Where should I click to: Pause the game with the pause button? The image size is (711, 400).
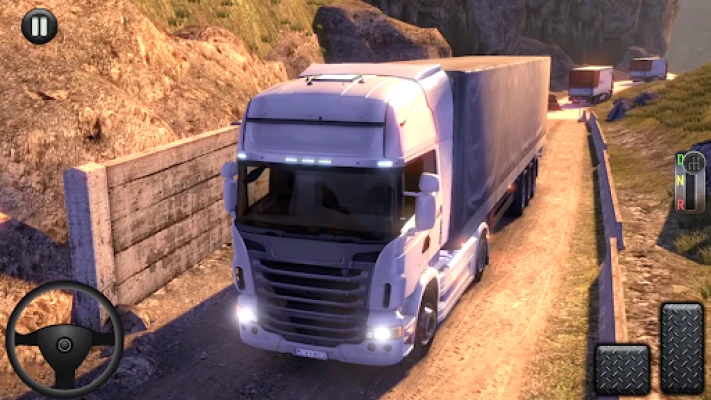pyautogui.click(x=39, y=26)
